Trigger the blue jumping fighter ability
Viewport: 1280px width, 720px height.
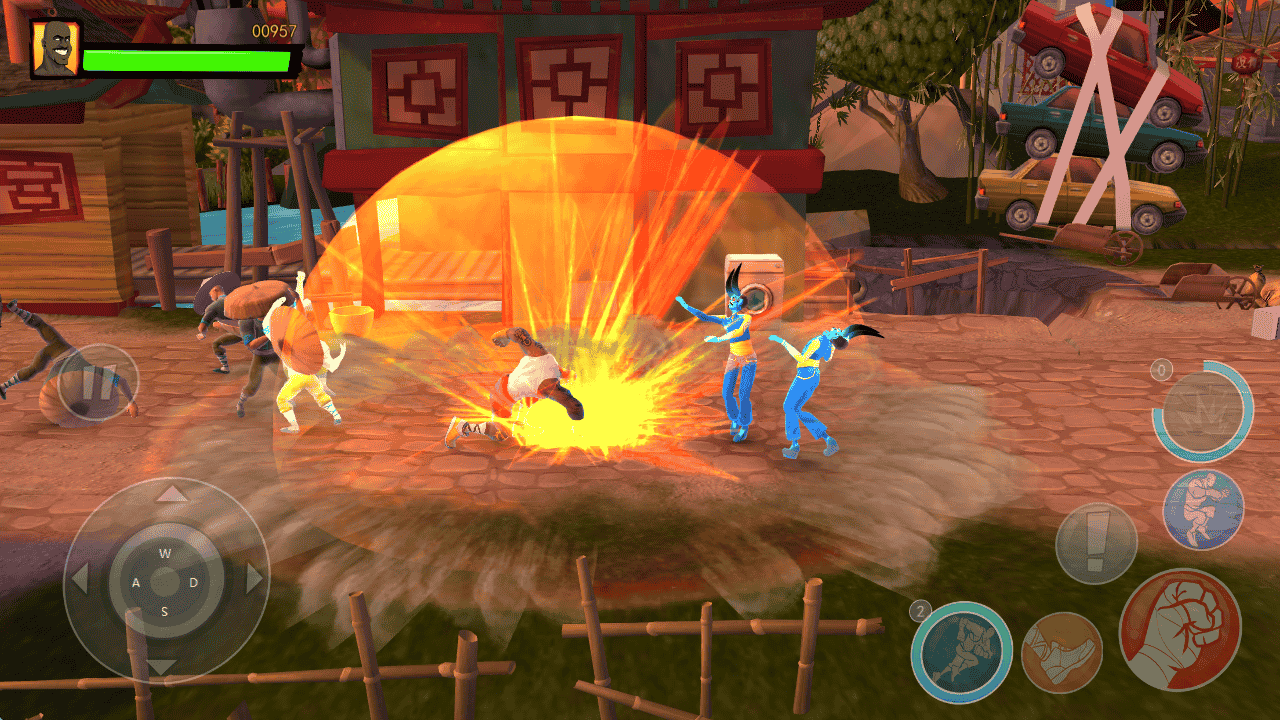click(1203, 509)
